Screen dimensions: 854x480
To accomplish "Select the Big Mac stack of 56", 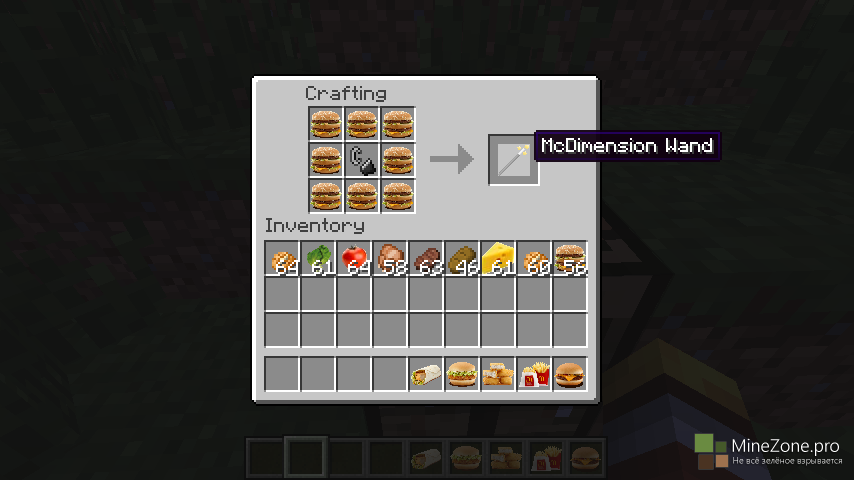I will [570, 258].
